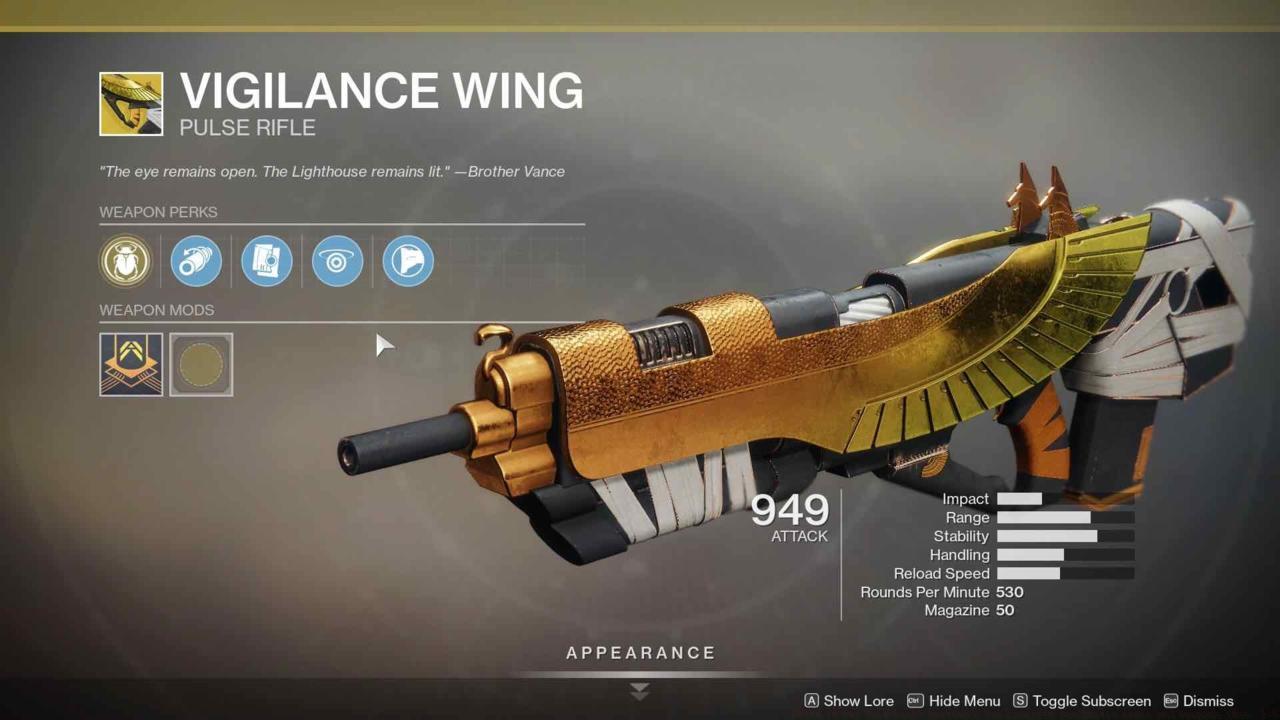
Task: Select the scarab intrinsic perk icon
Action: click(x=126, y=261)
